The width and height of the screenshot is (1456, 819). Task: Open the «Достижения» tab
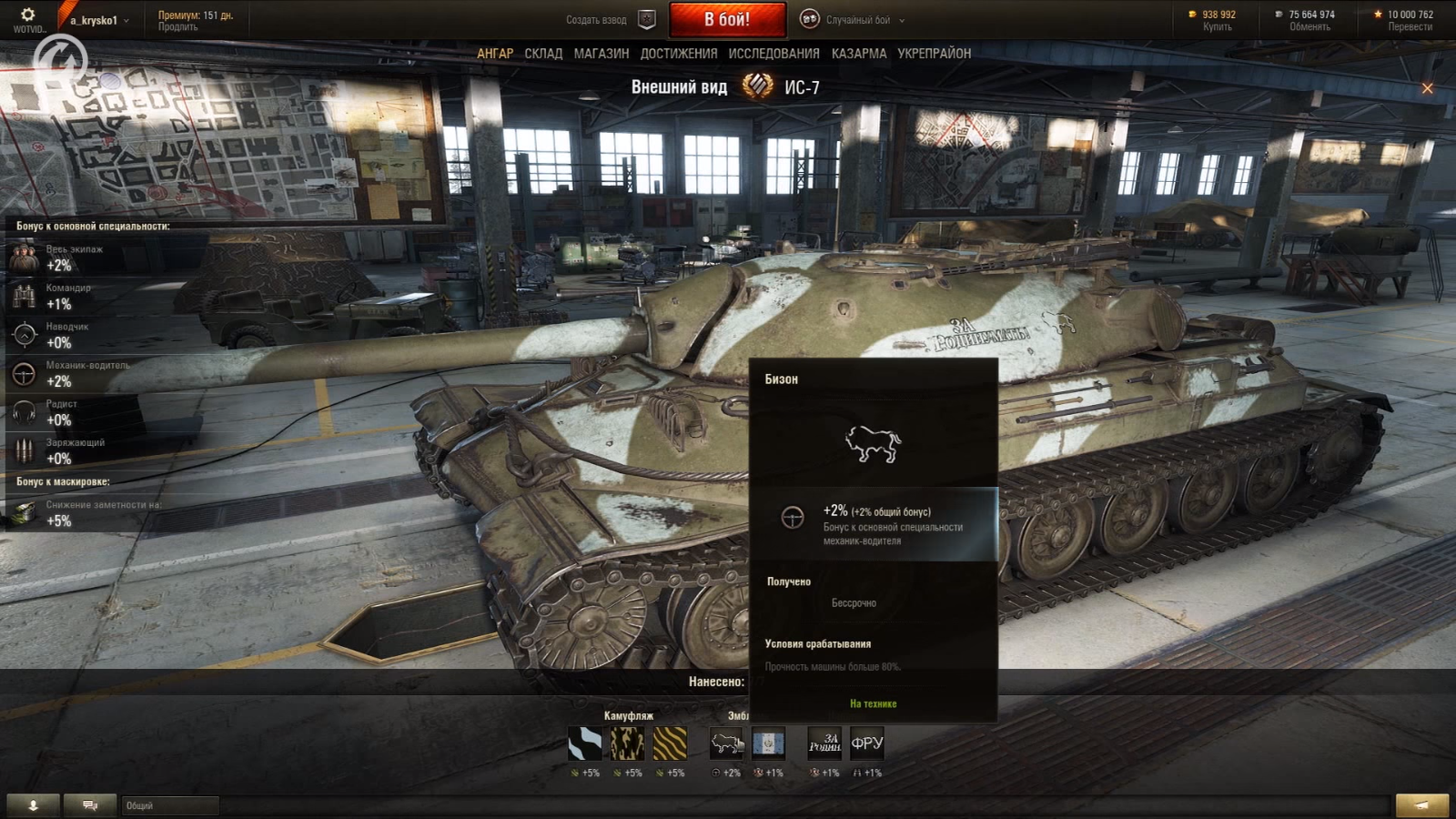coord(678,54)
